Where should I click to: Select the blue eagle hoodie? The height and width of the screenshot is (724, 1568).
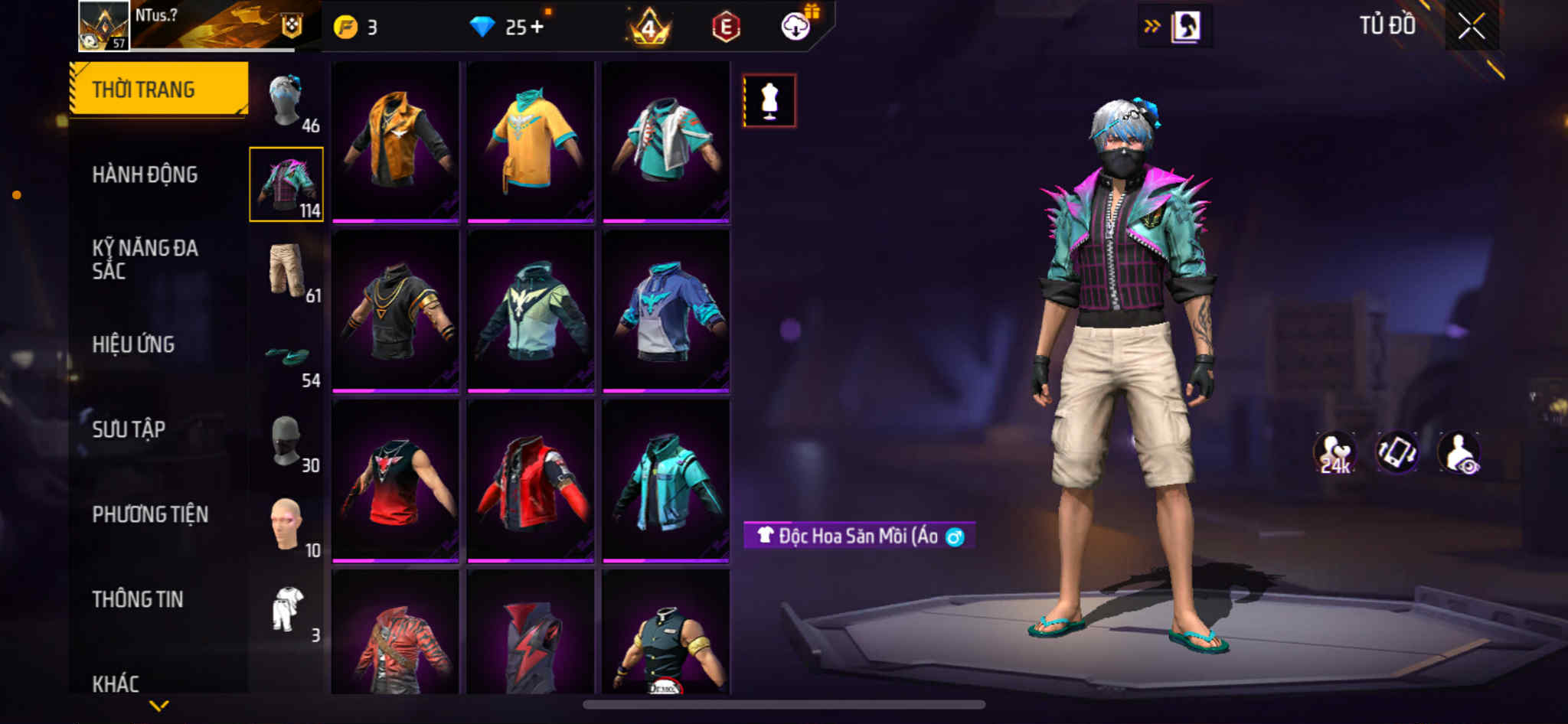(665, 311)
